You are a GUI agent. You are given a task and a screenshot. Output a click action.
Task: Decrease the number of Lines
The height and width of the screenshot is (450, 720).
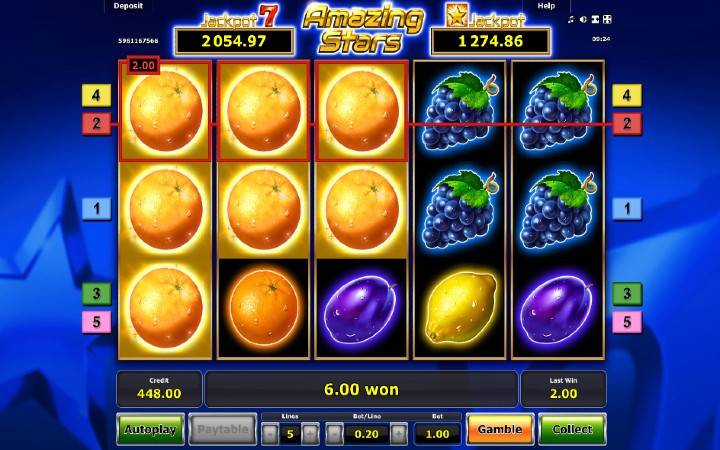tap(269, 434)
